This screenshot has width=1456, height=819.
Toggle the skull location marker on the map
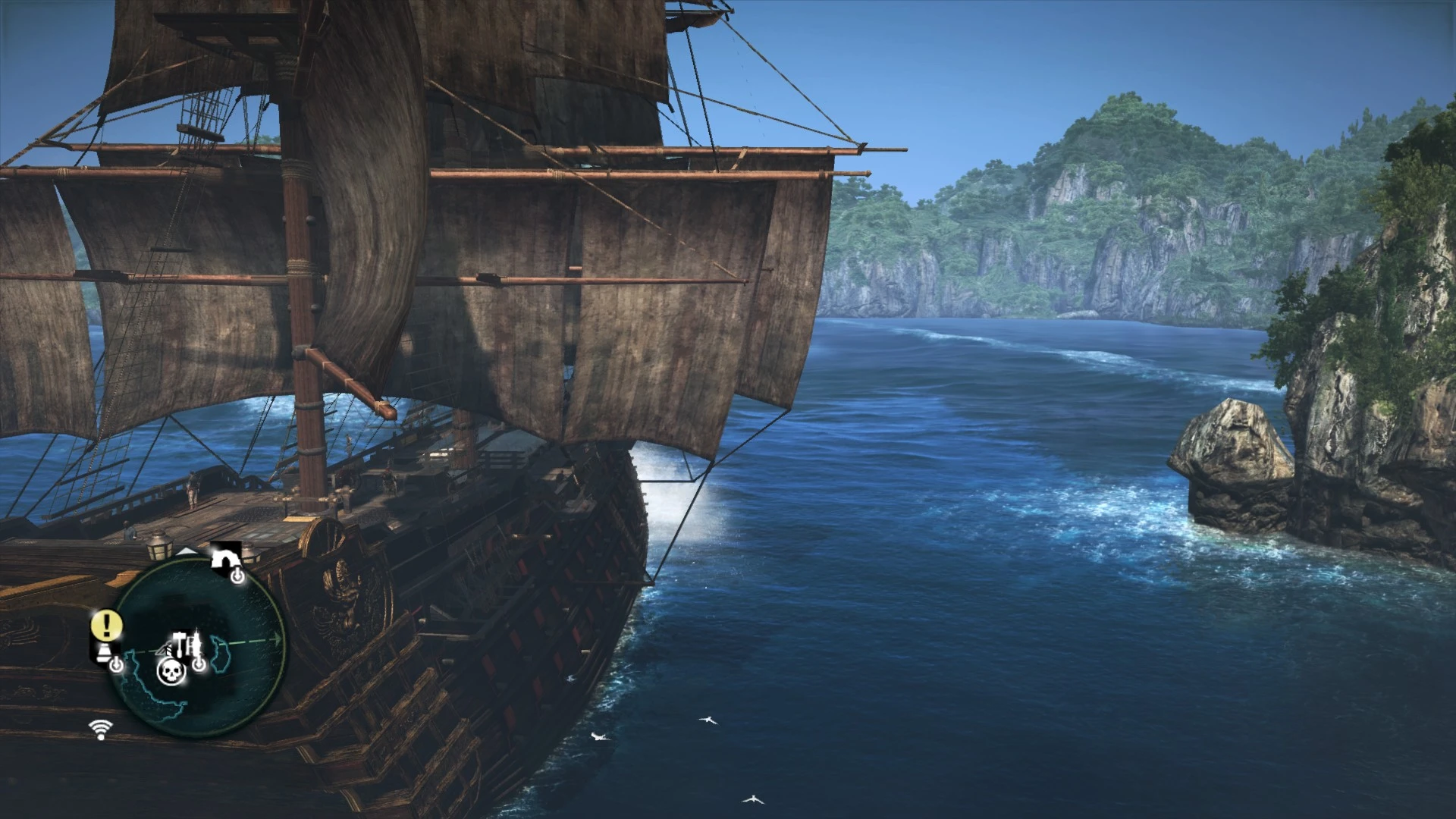pos(171,671)
